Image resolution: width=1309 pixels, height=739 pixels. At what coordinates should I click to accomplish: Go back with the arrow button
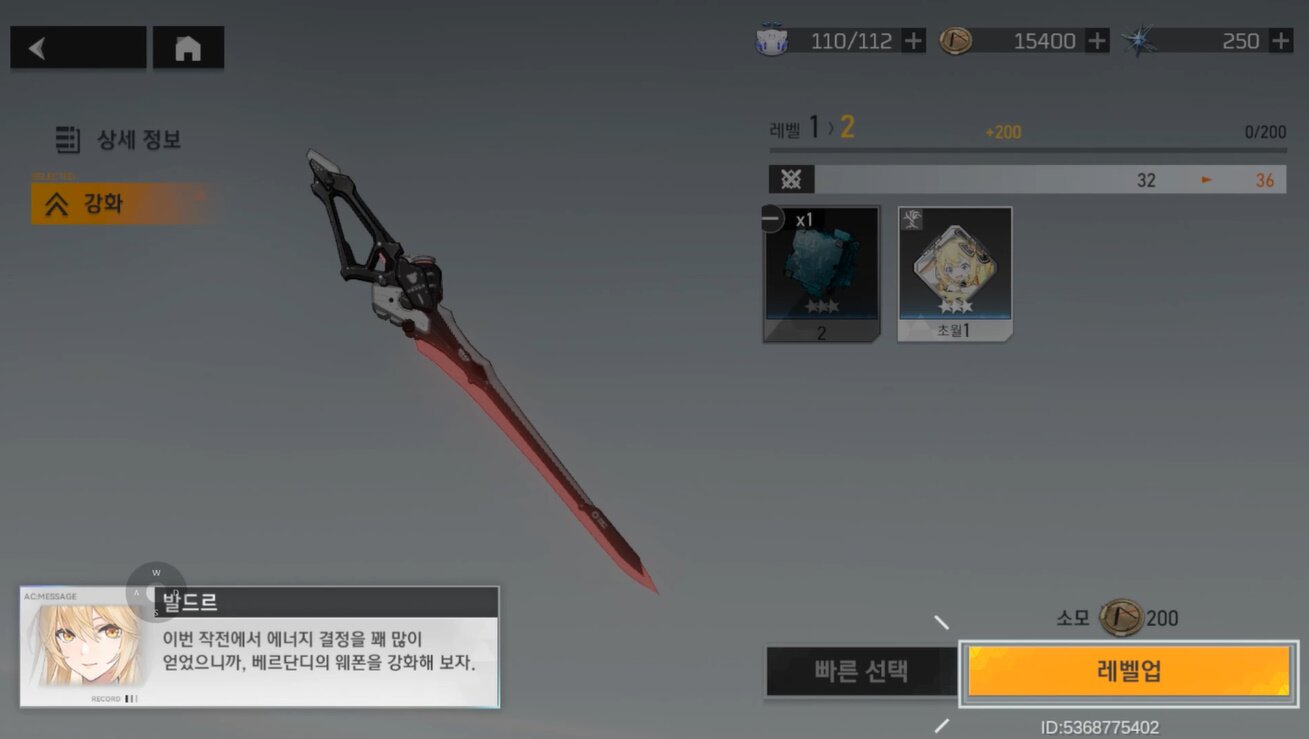[x=77, y=48]
